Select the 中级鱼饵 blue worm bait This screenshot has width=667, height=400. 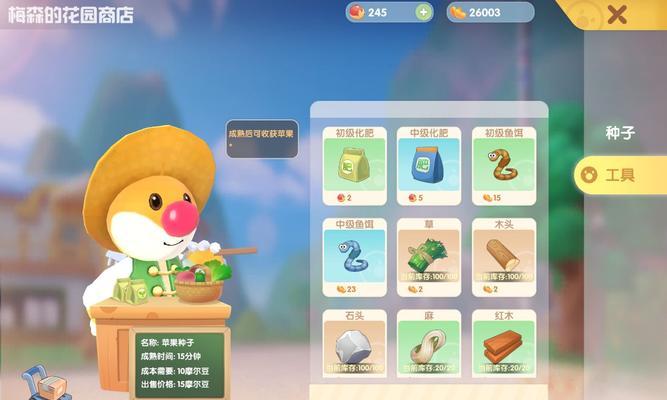[x=355, y=256]
